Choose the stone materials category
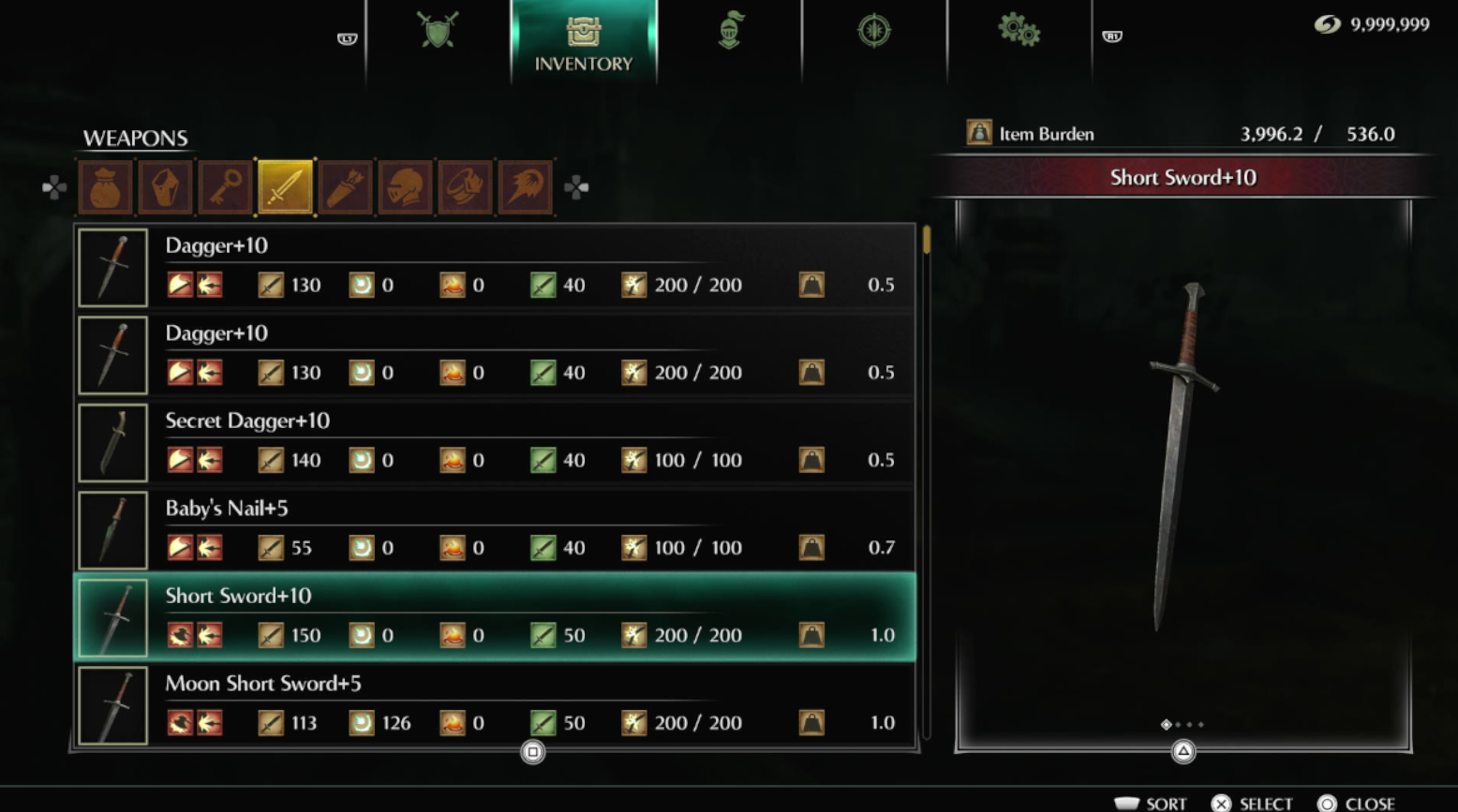Screen dimensions: 1458x812 (165, 187)
